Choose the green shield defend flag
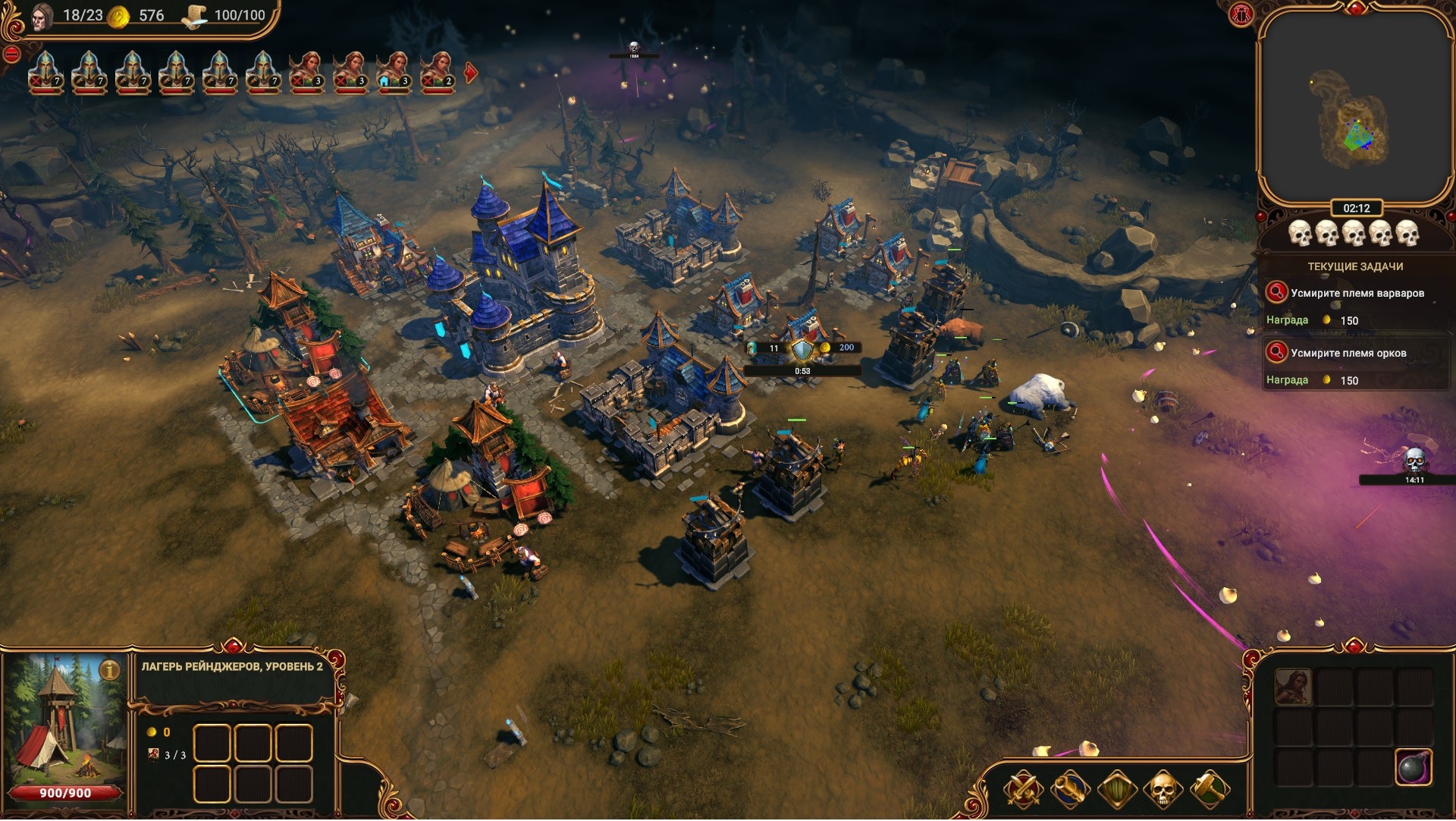The height and width of the screenshot is (821, 1456). [x=1116, y=790]
